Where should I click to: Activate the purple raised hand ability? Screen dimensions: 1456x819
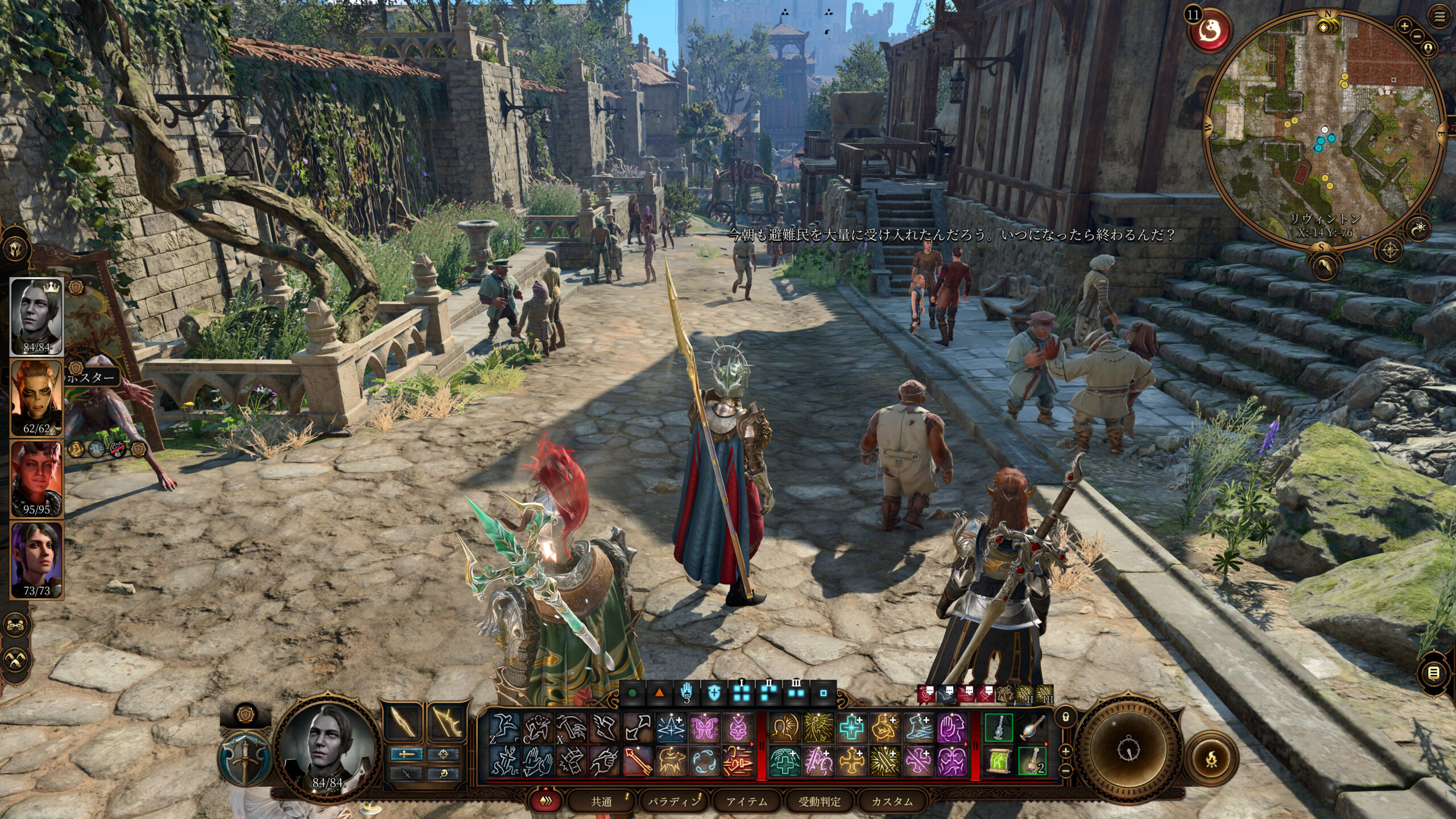point(951,728)
